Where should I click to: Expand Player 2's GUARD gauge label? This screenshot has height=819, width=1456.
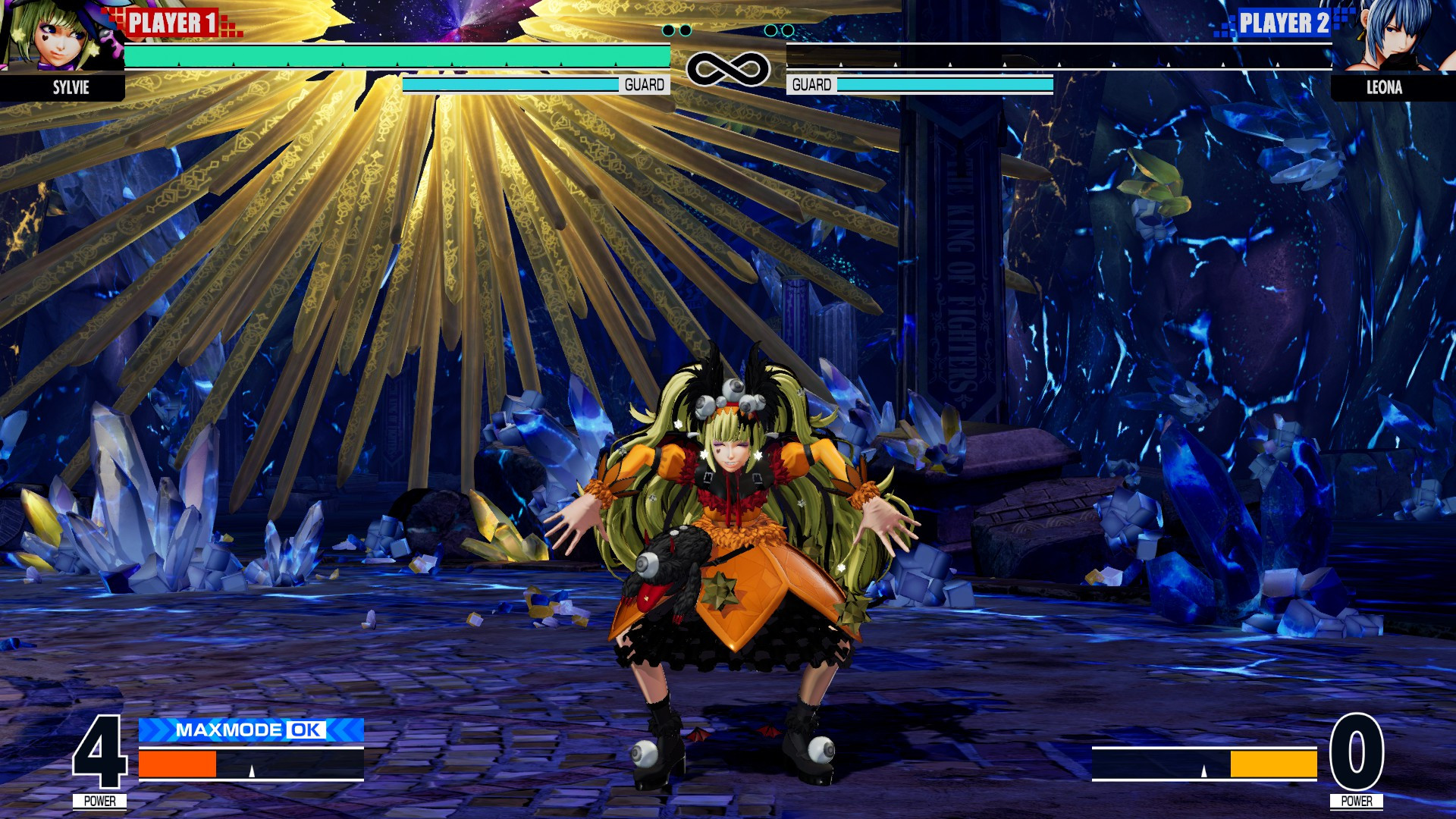[811, 83]
